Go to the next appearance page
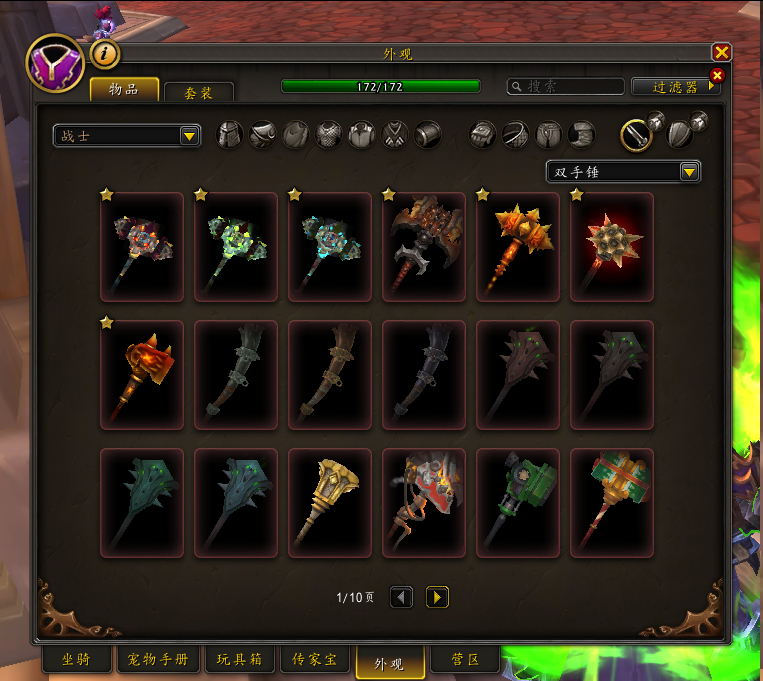Image resolution: width=763 pixels, height=681 pixels. click(x=437, y=597)
